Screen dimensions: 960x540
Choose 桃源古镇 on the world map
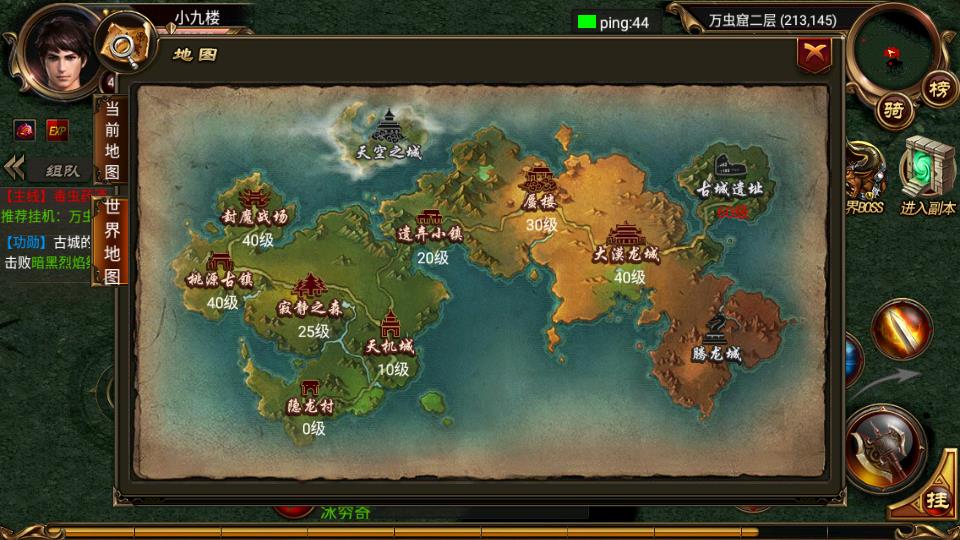[x=222, y=270]
